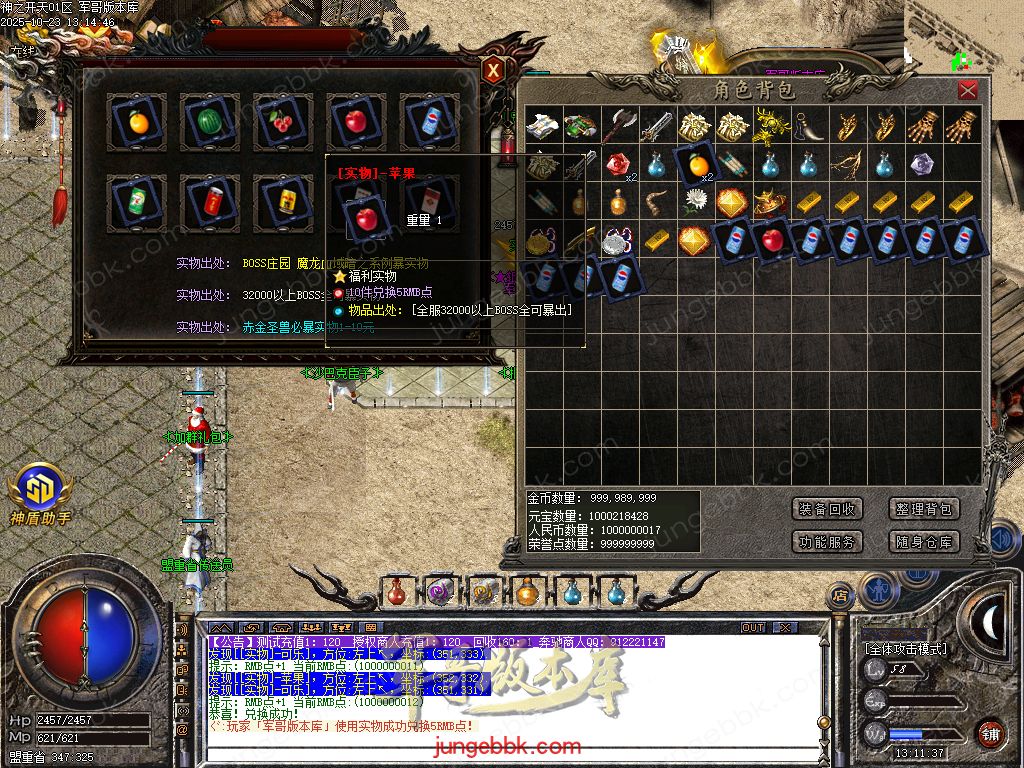Image resolution: width=1024 pixels, height=768 pixels.
Task: Open 功能服务 function services
Action: (x=826, y=542)
